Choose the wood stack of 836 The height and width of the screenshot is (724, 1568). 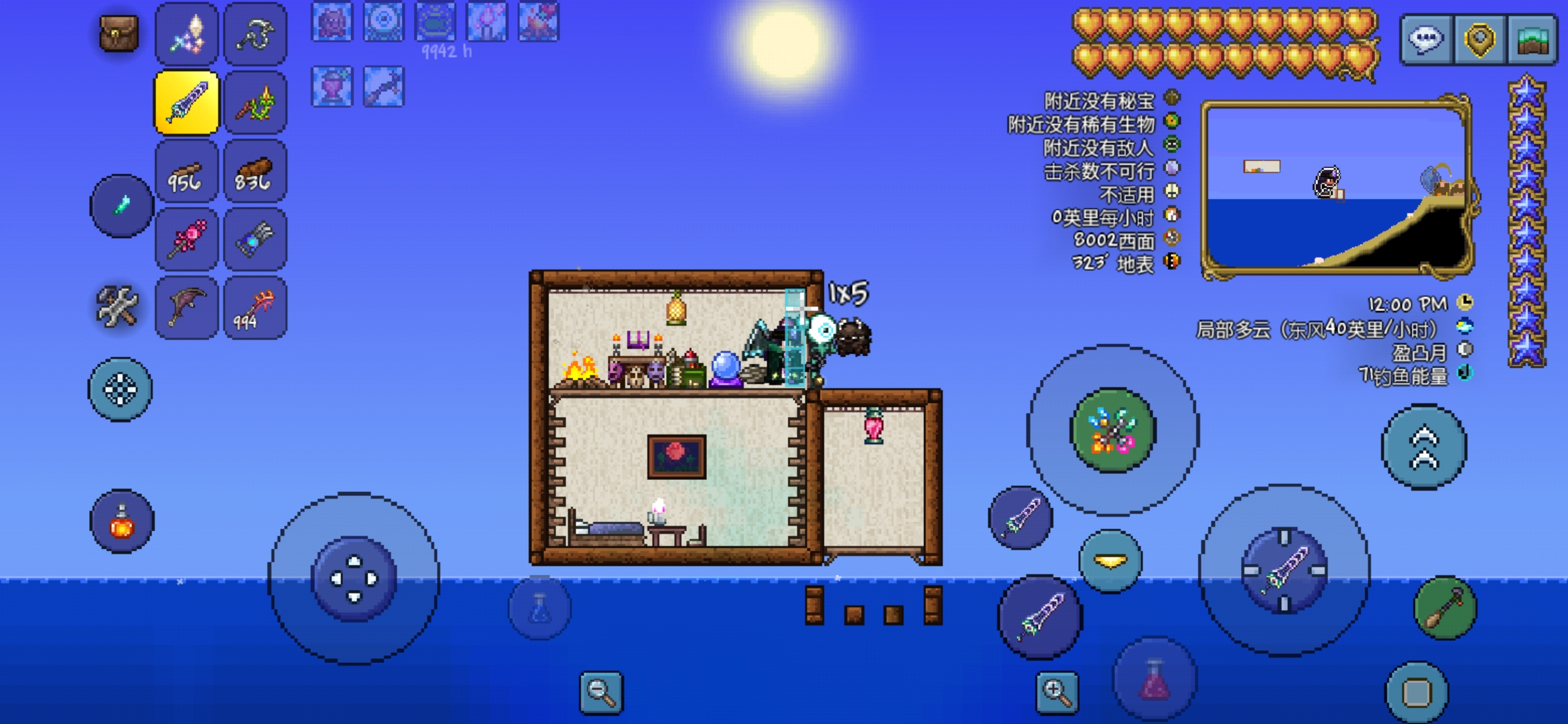255,172
